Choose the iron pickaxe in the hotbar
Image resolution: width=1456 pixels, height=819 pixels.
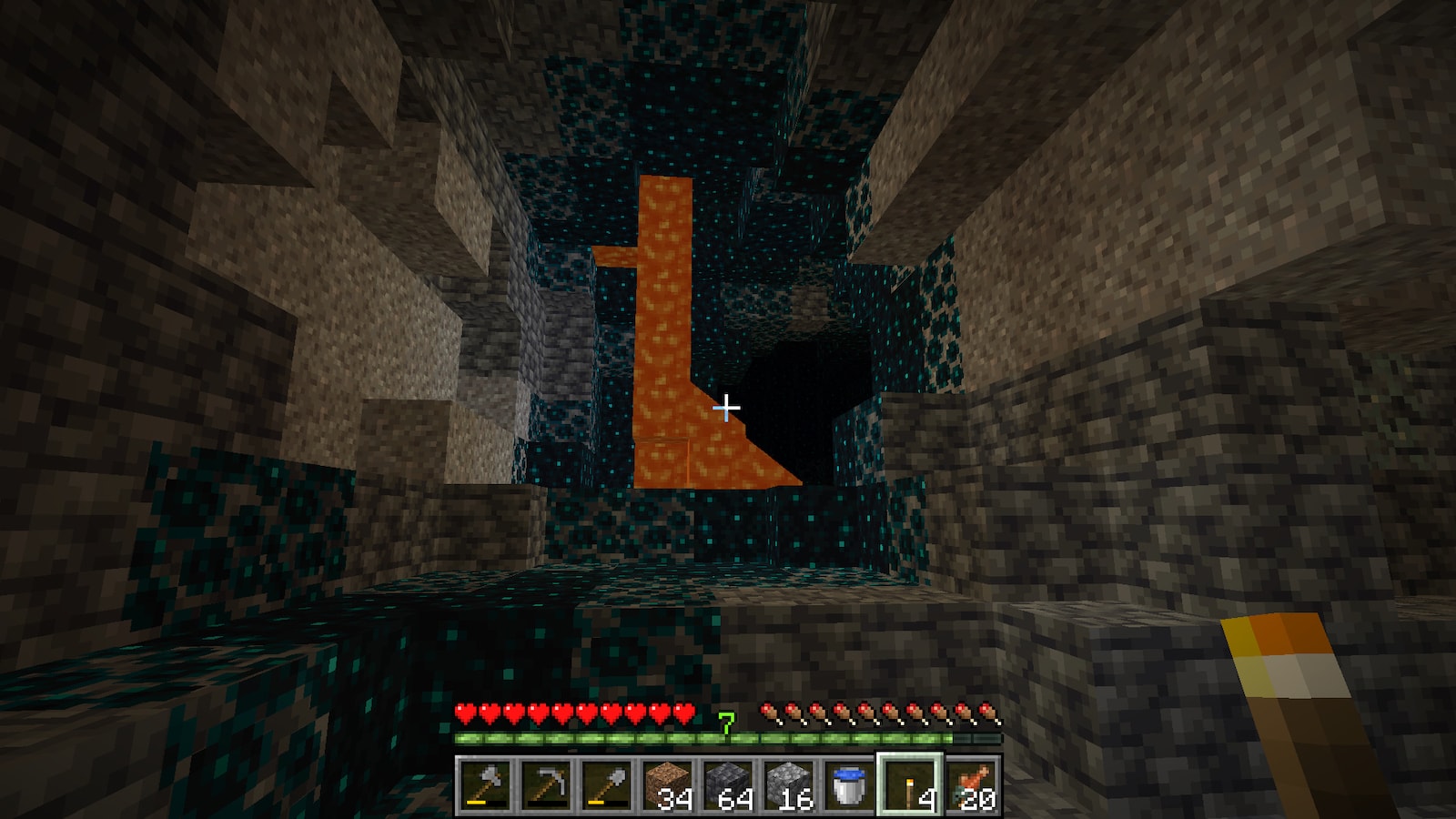click(x=546, y=784)
